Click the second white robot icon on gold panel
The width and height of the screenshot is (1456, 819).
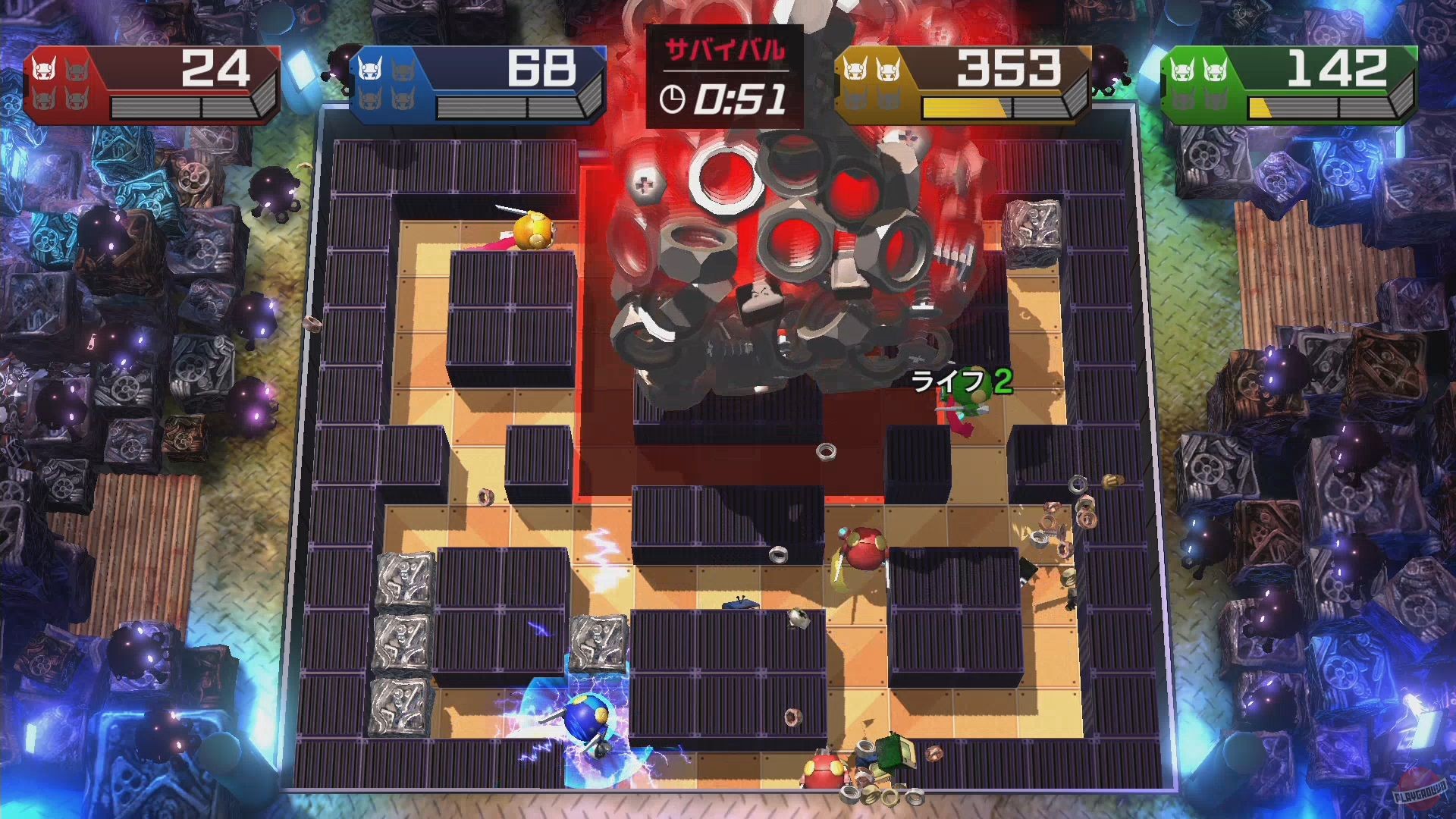(887, 68)
